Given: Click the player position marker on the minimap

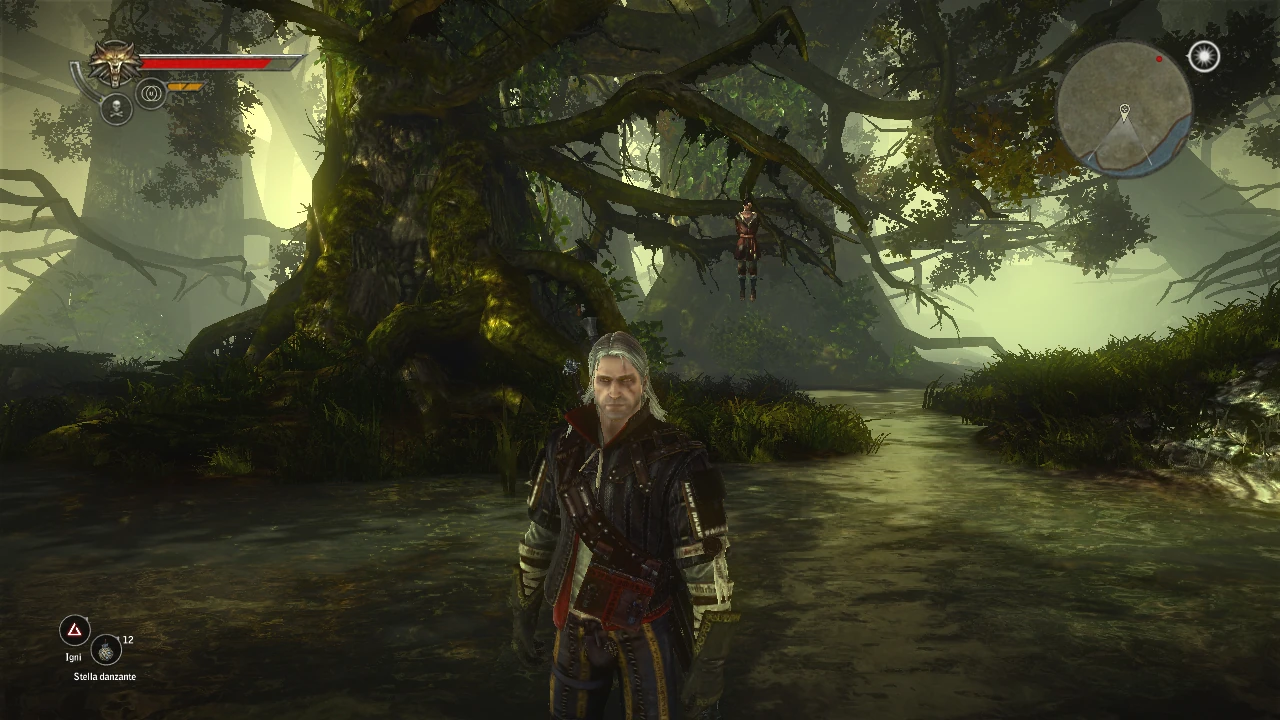Looking at the screenshot, I should click(1127, 109).
